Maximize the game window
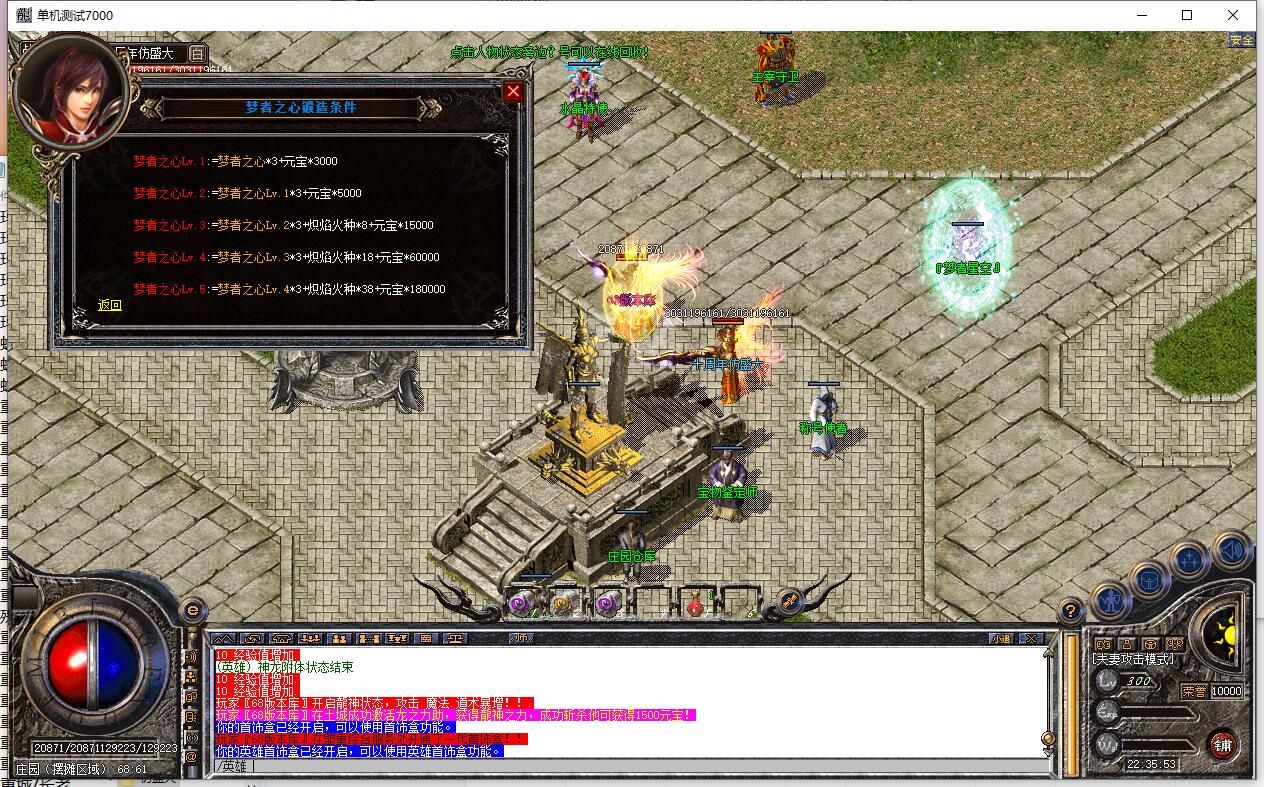1264x787 pixels. (x=1187, y=15)
